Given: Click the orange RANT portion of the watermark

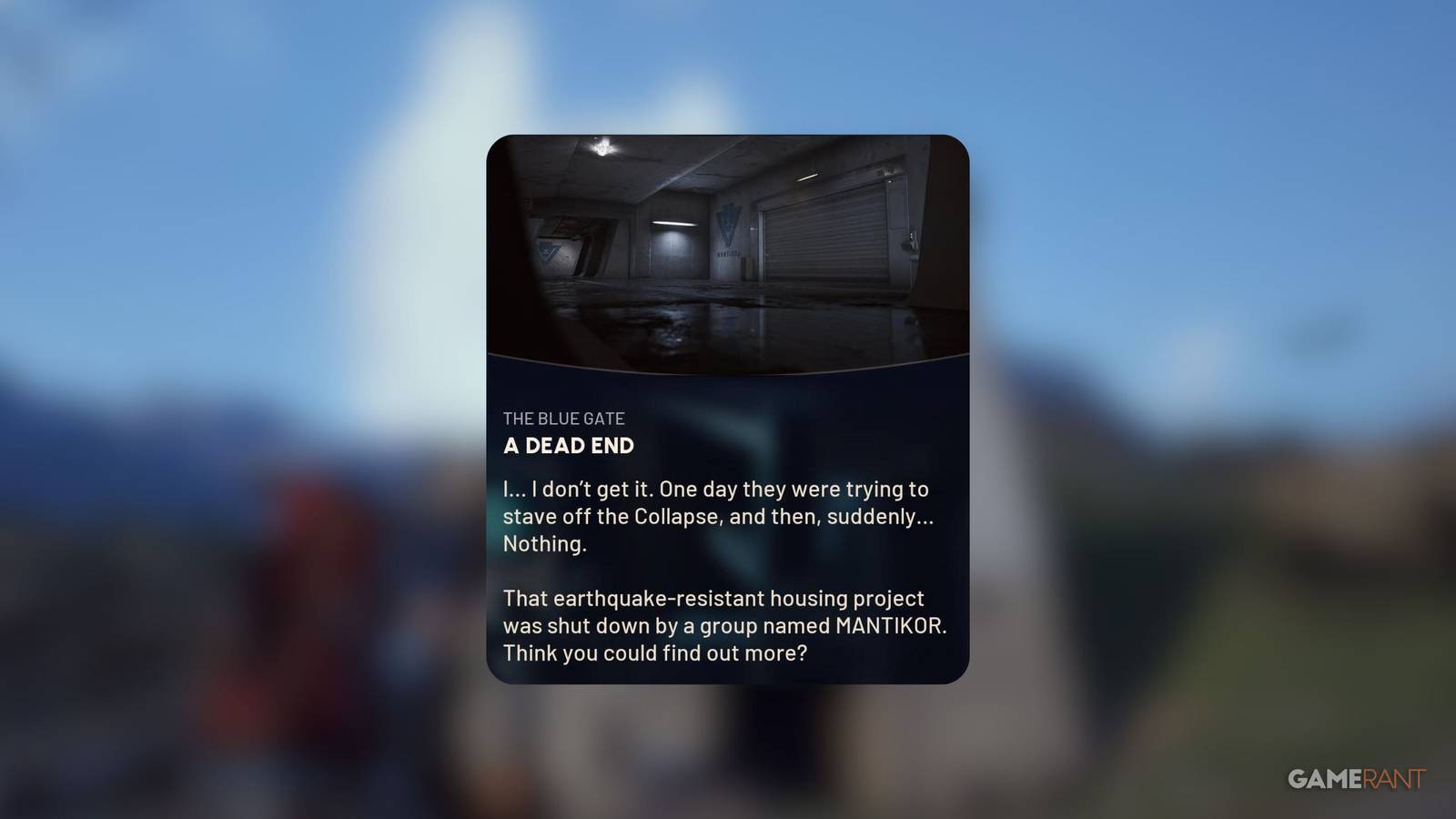Looking at the screenshot, I should [x=1392, y=778].
